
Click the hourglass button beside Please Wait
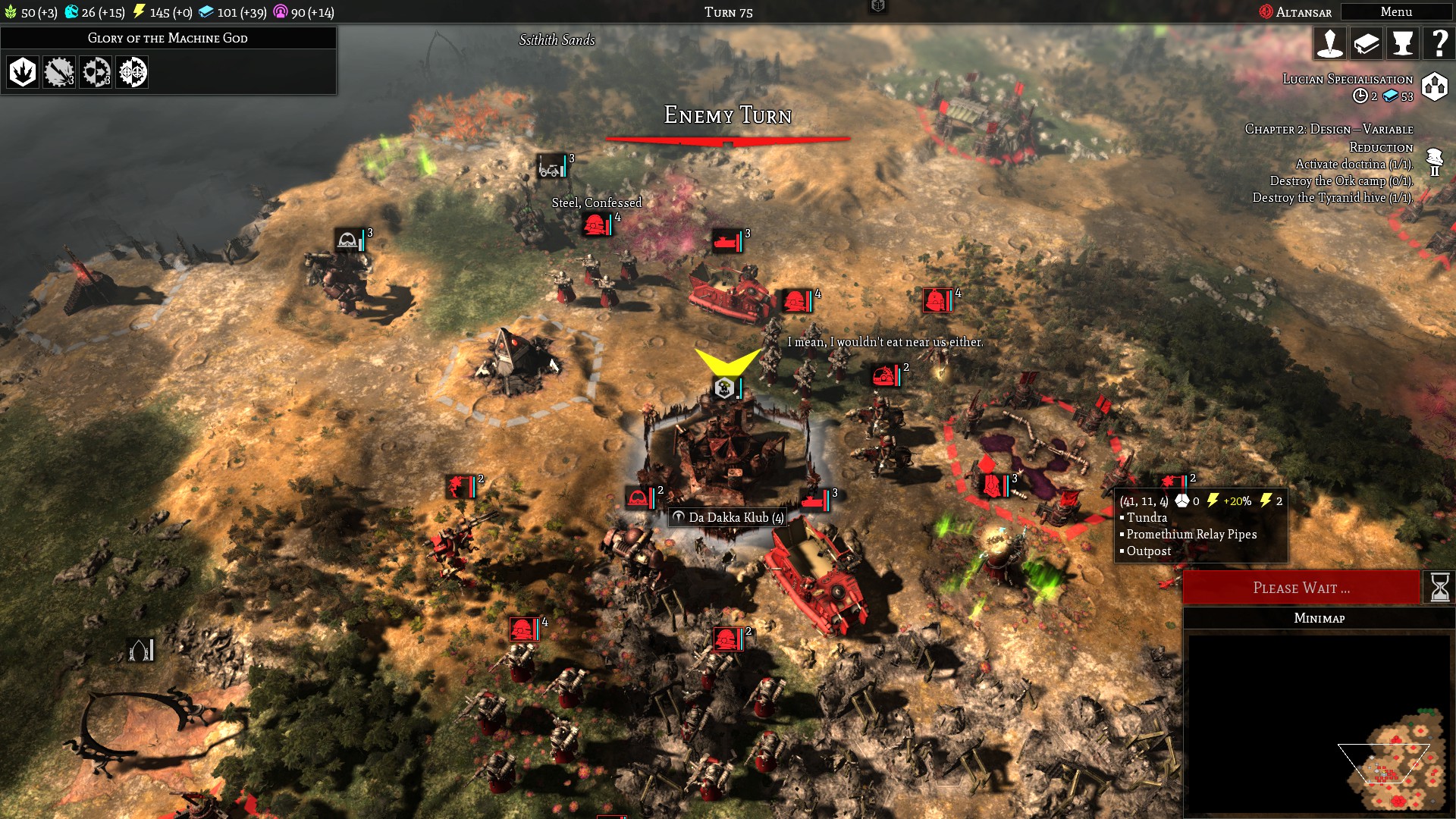1439,588
